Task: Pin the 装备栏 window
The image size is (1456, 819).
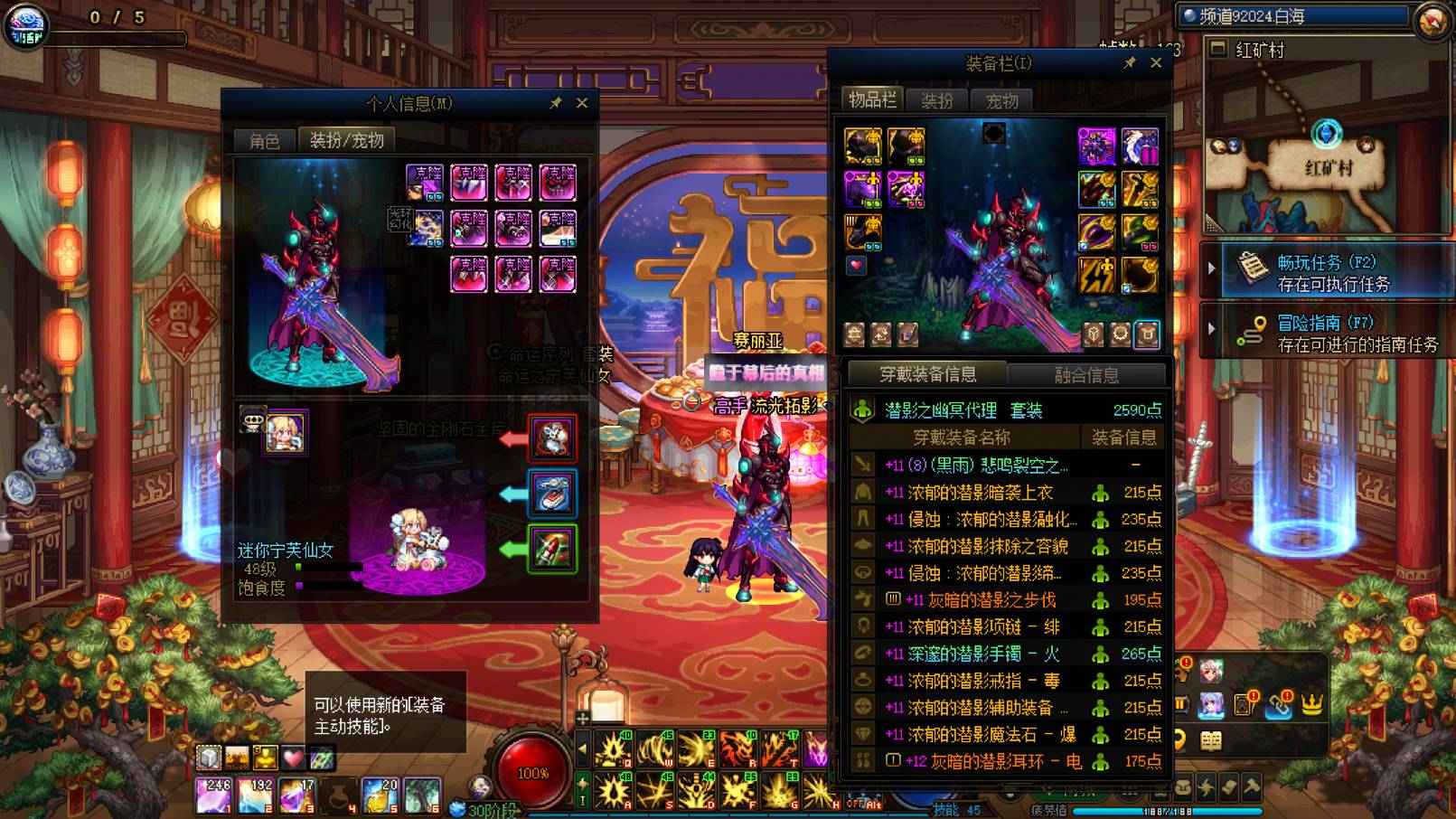Action: [1129, 62]
